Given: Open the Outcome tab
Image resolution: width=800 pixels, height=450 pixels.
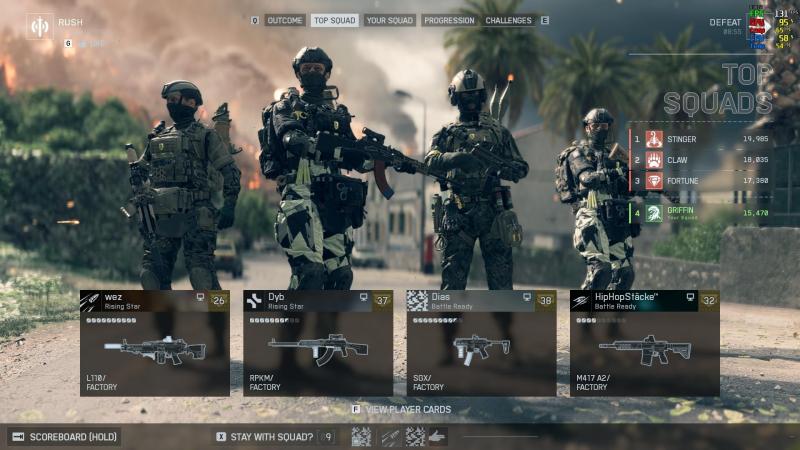Looking at the screenshot, I should coord(285,20).
